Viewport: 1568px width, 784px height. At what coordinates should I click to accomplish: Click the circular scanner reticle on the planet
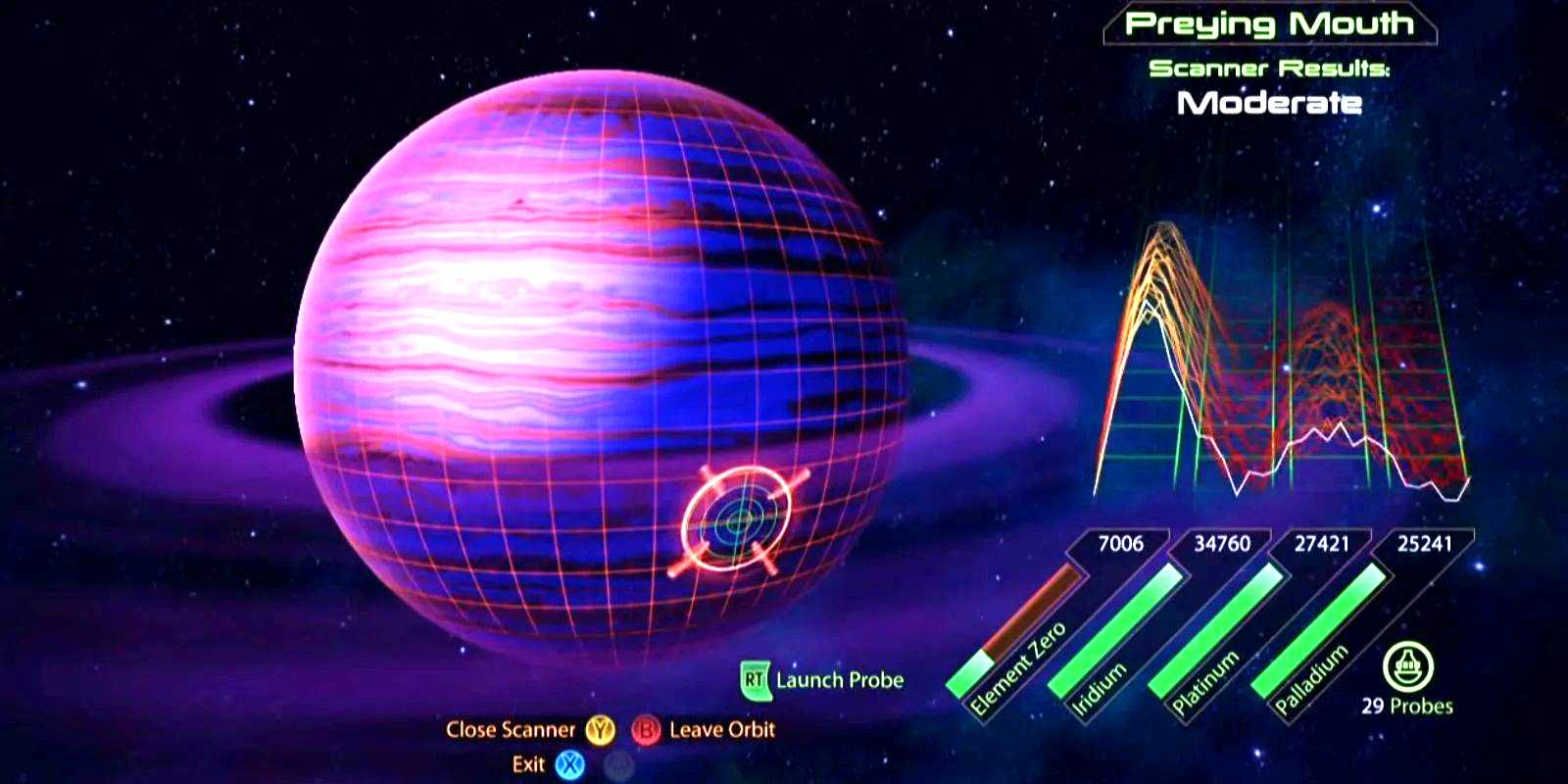736,520
